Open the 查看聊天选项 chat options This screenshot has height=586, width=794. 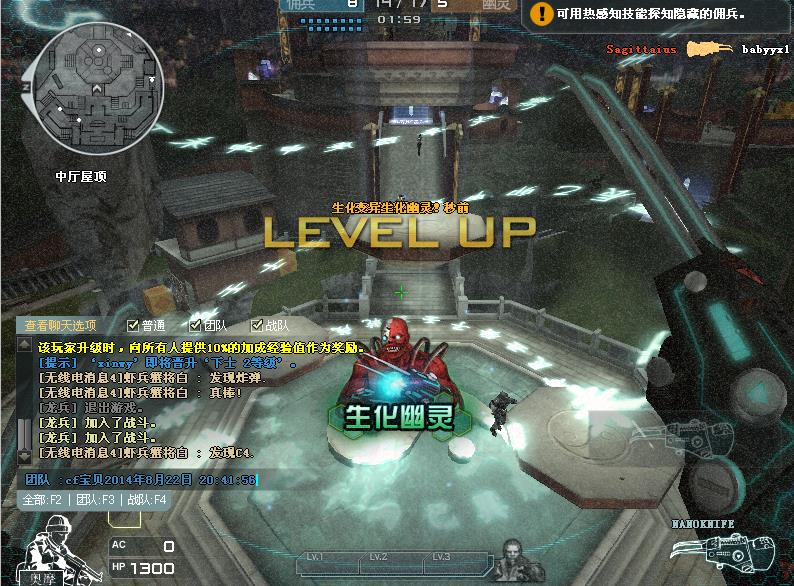coord(61,325)
